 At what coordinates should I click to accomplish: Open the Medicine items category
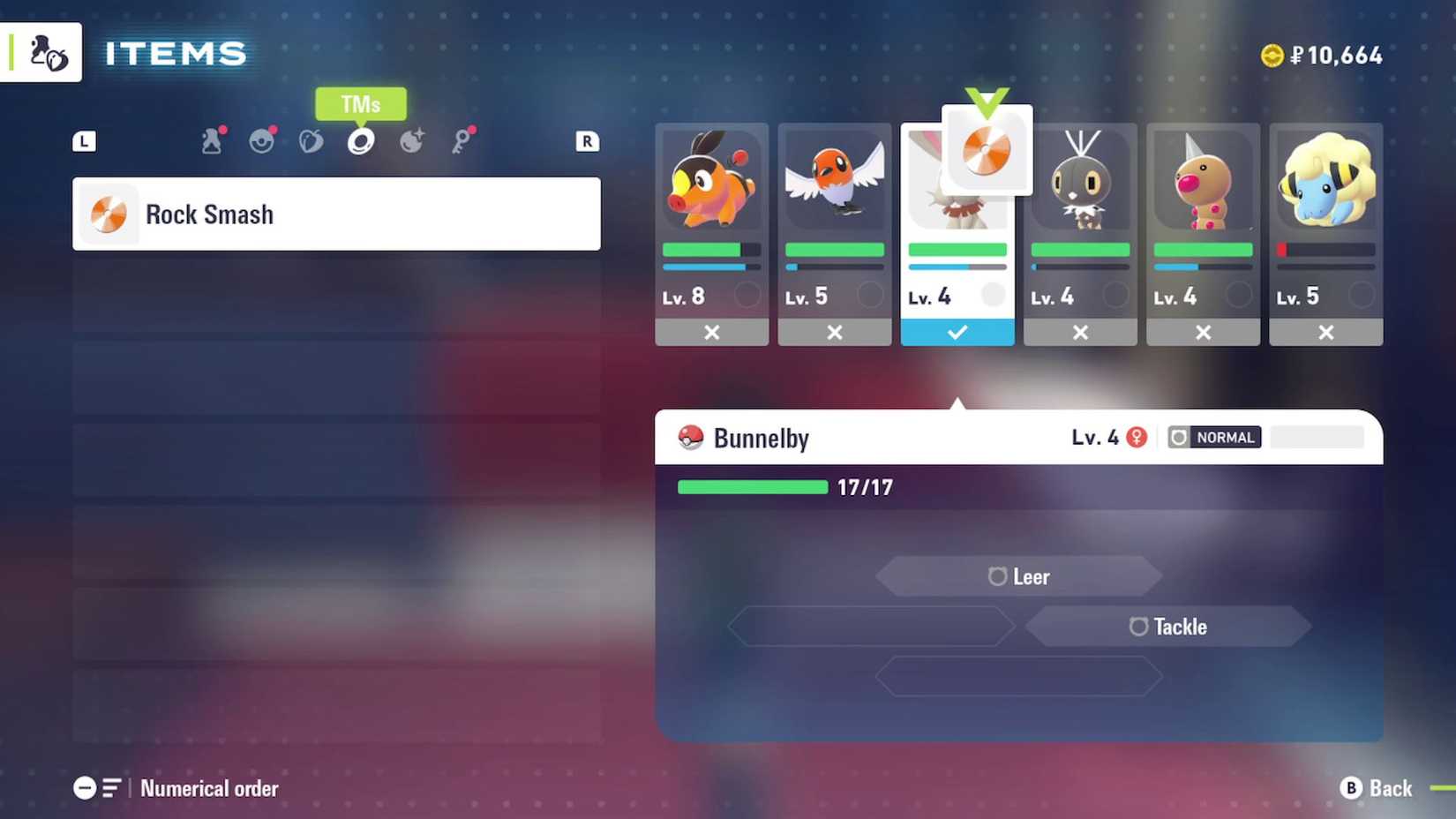click(212, 141)
